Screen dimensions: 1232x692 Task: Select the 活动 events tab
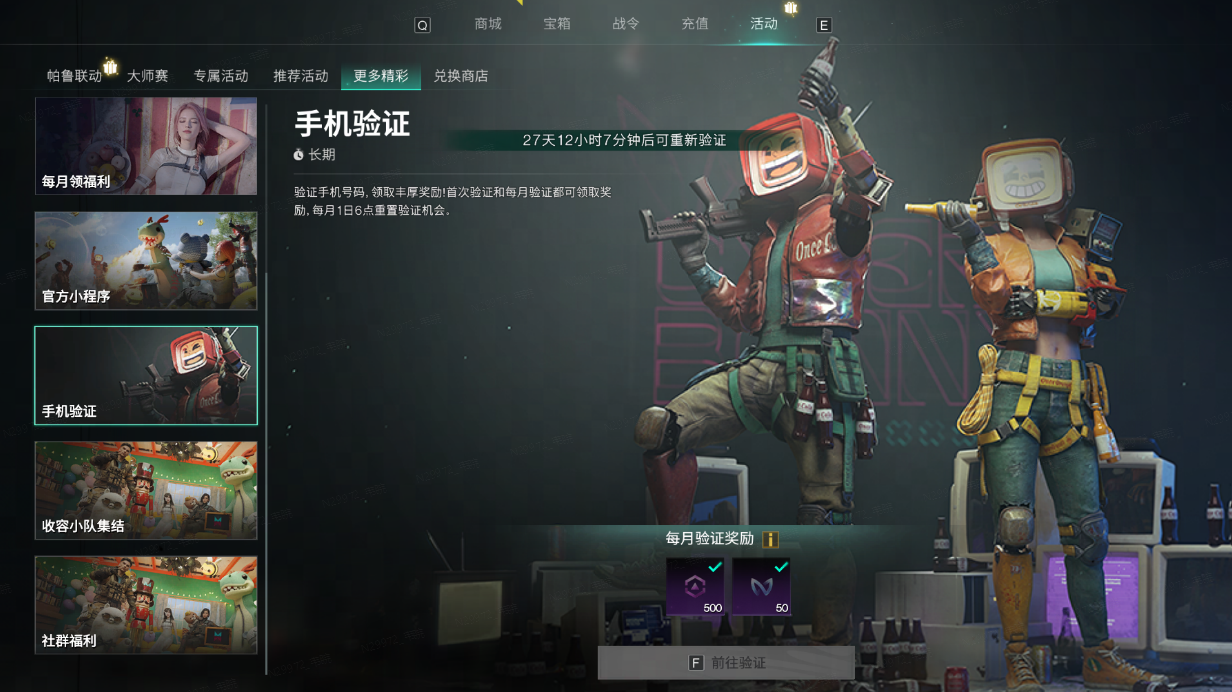764,24
